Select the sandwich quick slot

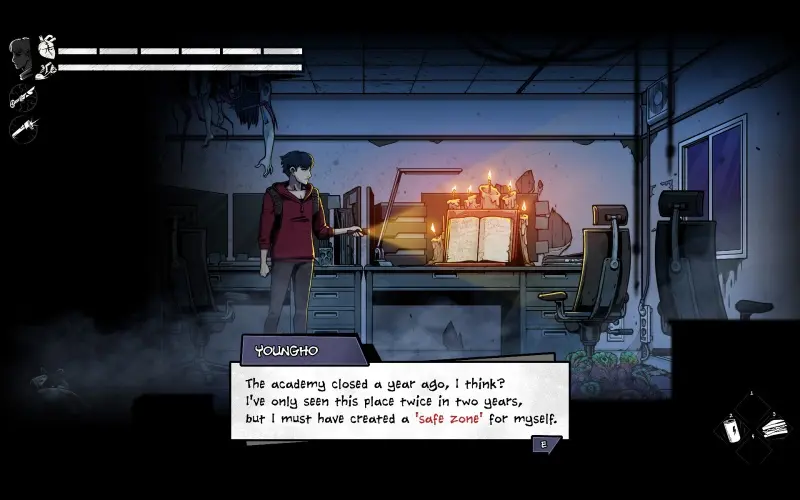pyautogui.click(x=775, y=429)
